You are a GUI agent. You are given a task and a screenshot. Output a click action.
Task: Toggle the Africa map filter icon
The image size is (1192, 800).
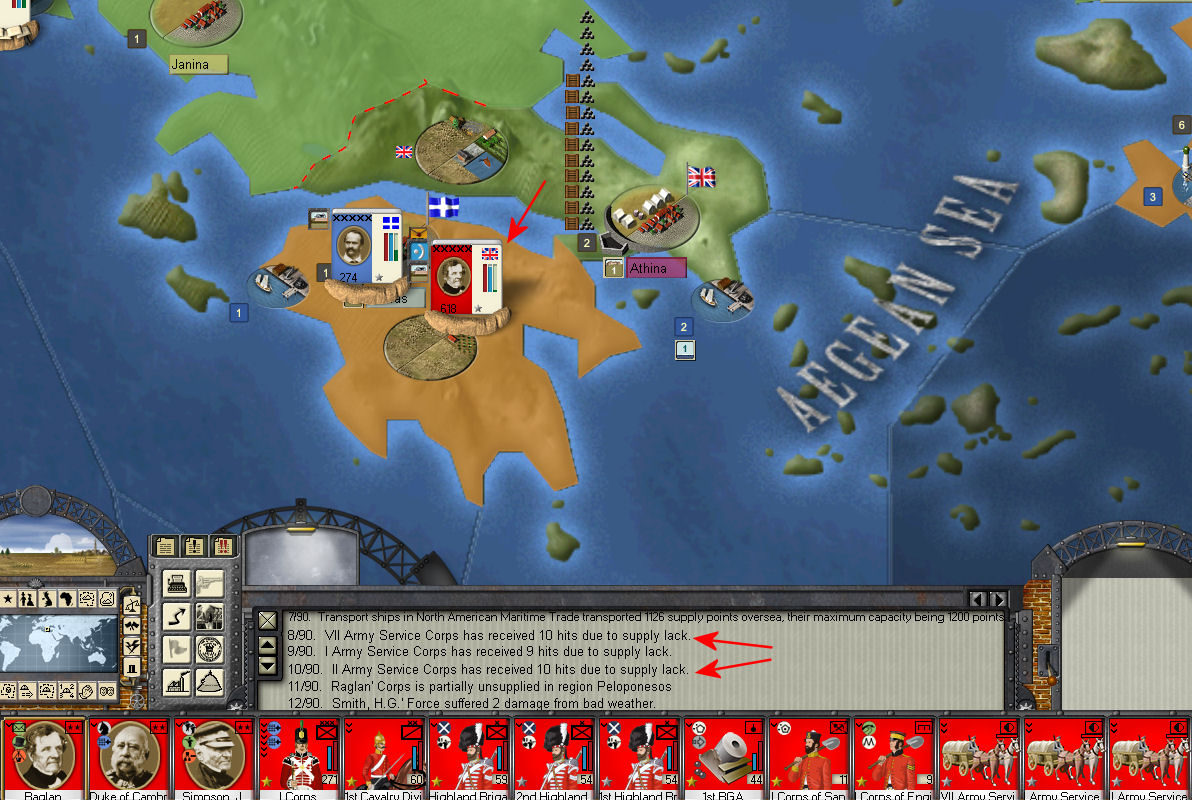[x=67, y=599]
